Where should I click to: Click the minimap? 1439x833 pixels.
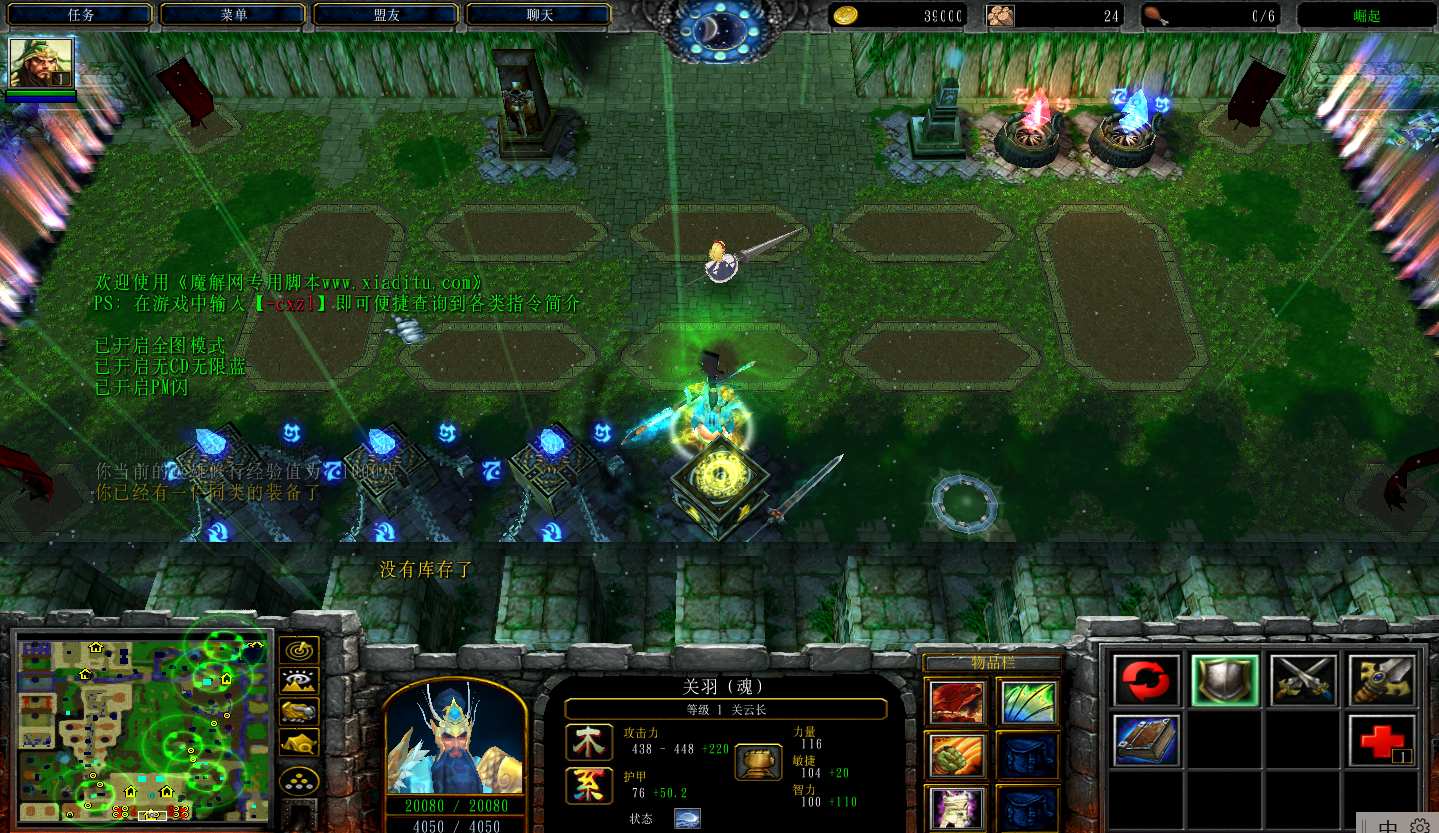(142, 728)
